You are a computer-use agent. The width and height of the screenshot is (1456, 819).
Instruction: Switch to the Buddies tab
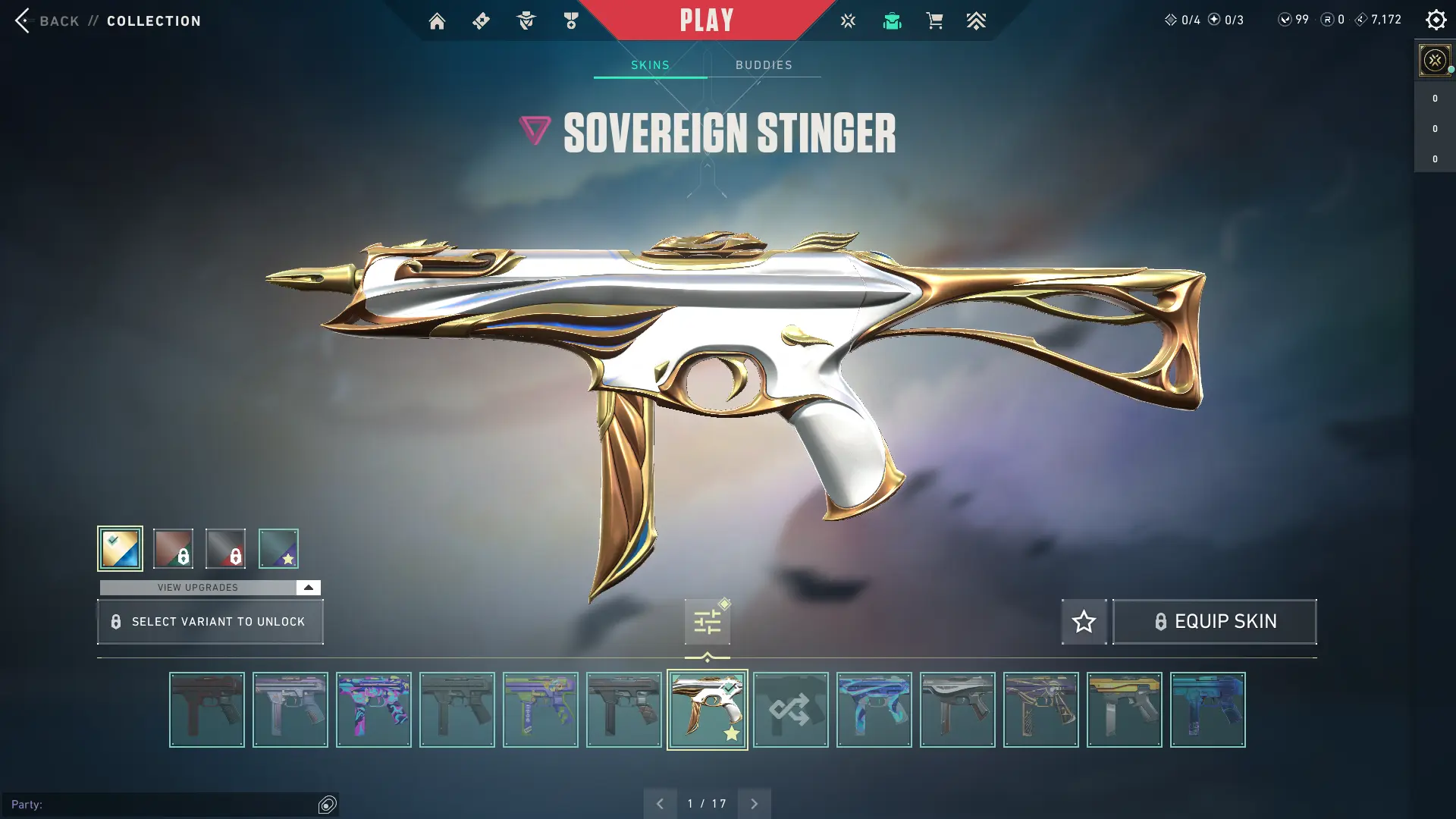point(764,65)
